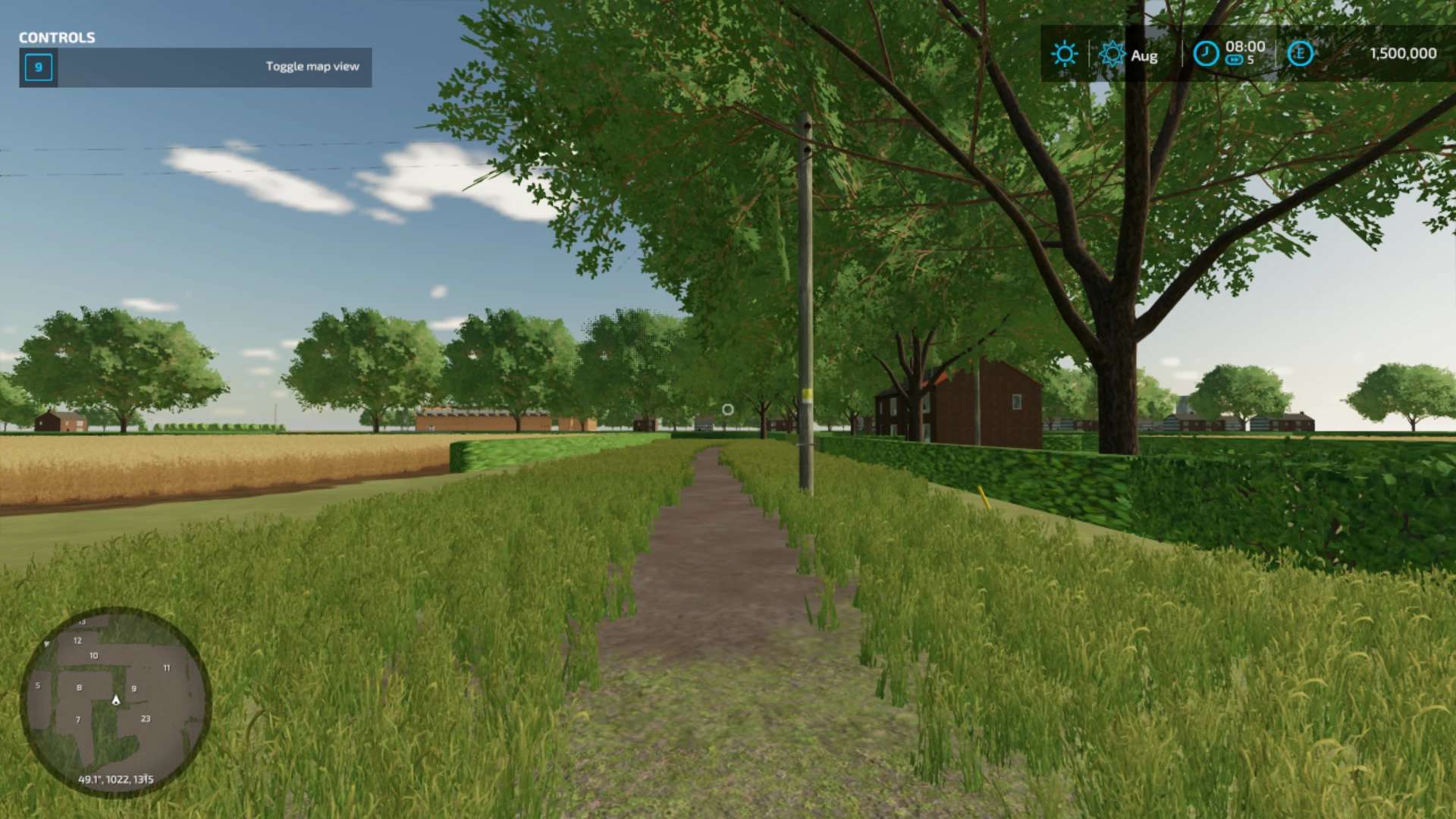Click field 23 marker on the minimap
The image size is (1456, 819).
click(146, 718)
